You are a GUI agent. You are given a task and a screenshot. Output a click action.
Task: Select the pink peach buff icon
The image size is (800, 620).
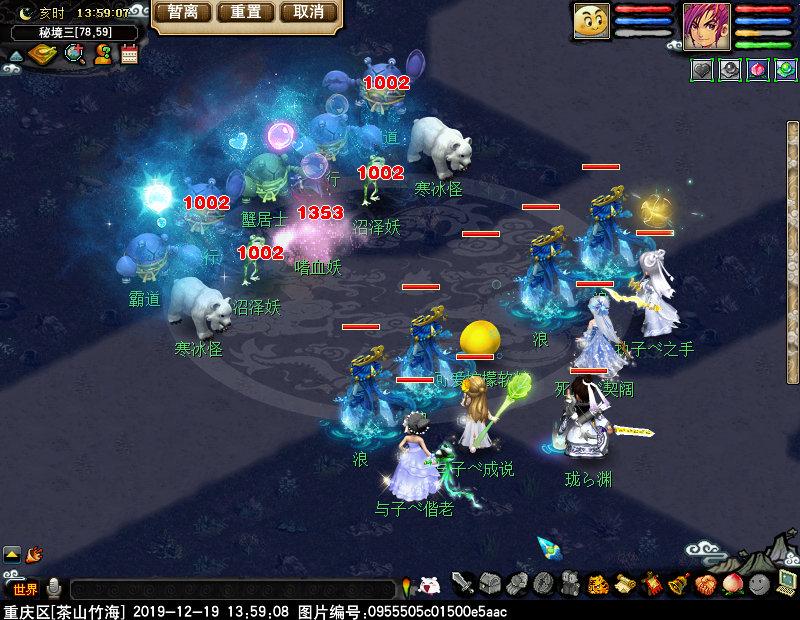pyautogui.click(x=757, y=70)
